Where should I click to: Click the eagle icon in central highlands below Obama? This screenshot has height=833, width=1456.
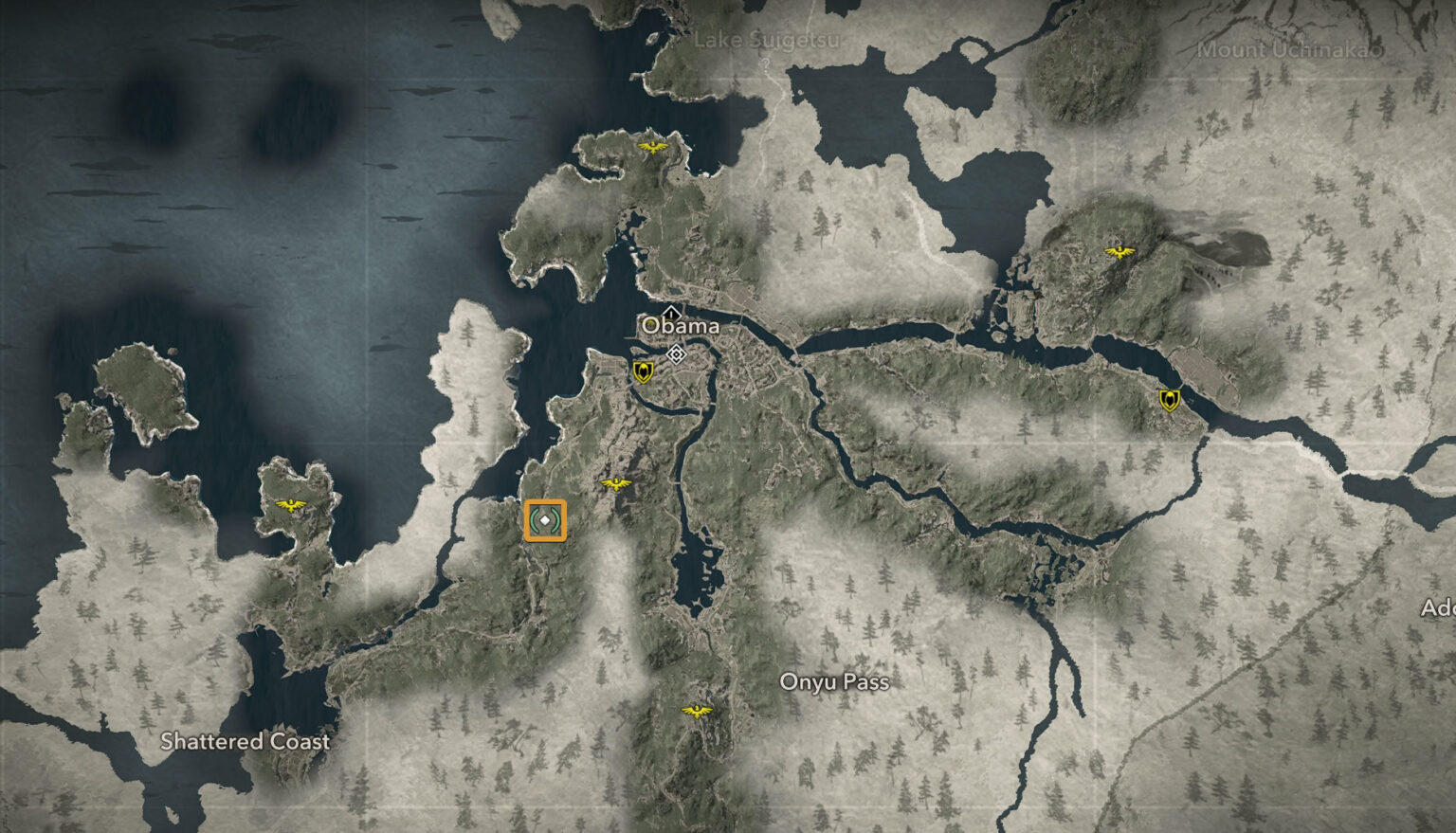[617, 483]
